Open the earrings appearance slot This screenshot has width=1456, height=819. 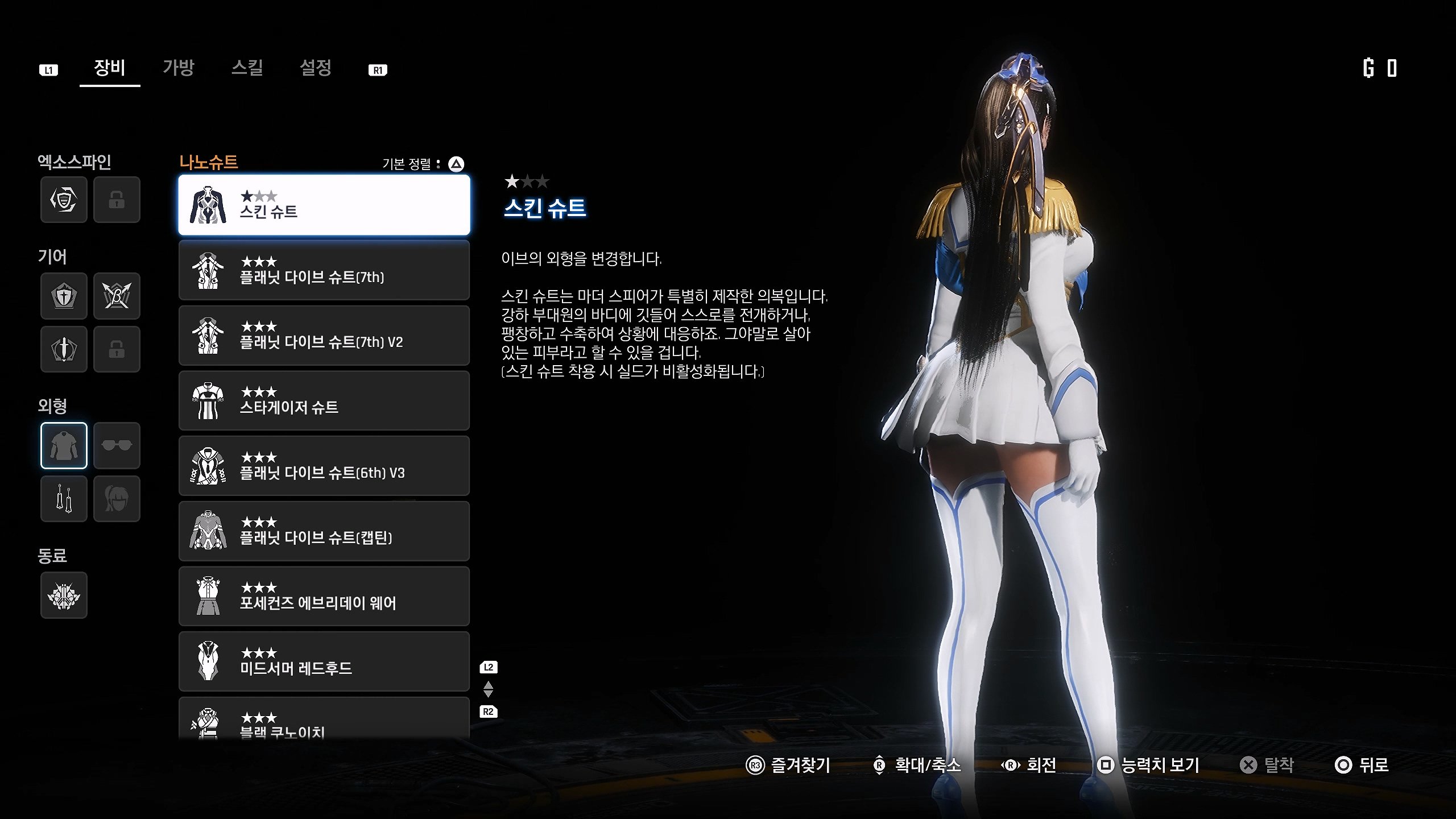click(x=64, y=499)
